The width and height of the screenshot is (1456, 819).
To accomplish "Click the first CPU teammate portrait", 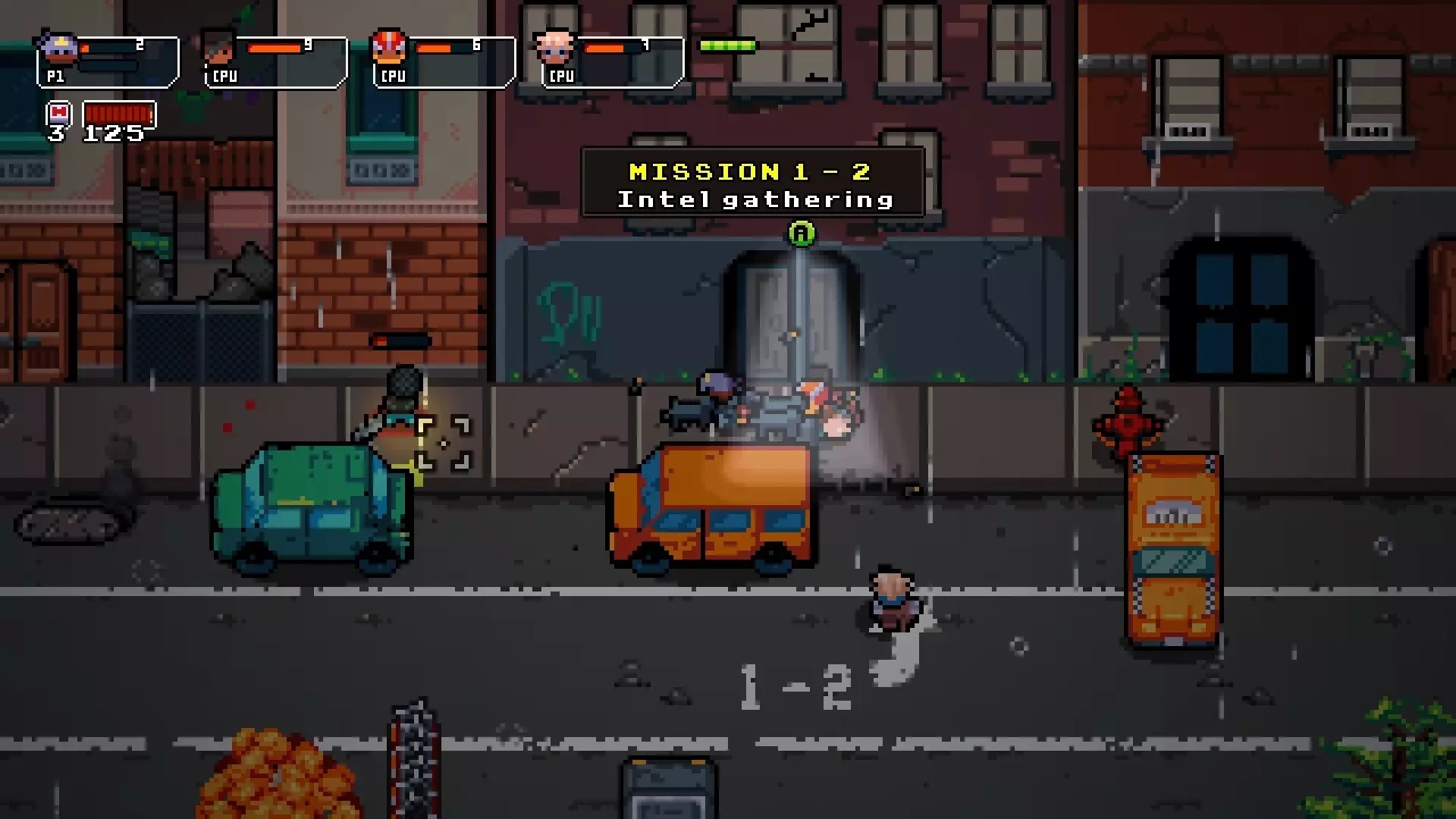I will pyautogui.click(x=218, y=47).
